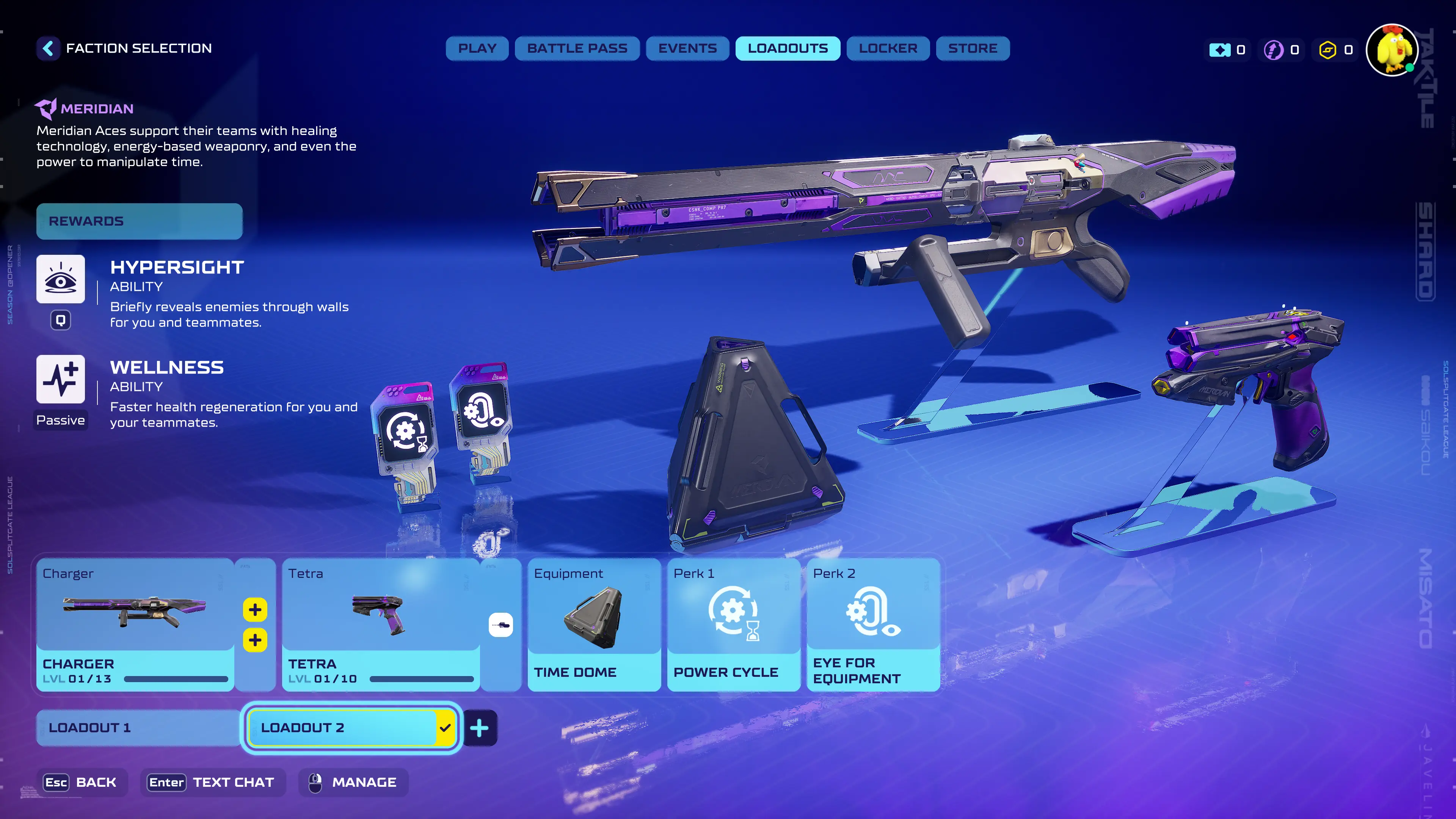Change the Eye For Equipment perk slot
The width and height of the screenshot is (1456, 819).
click(x=873, y=624)
